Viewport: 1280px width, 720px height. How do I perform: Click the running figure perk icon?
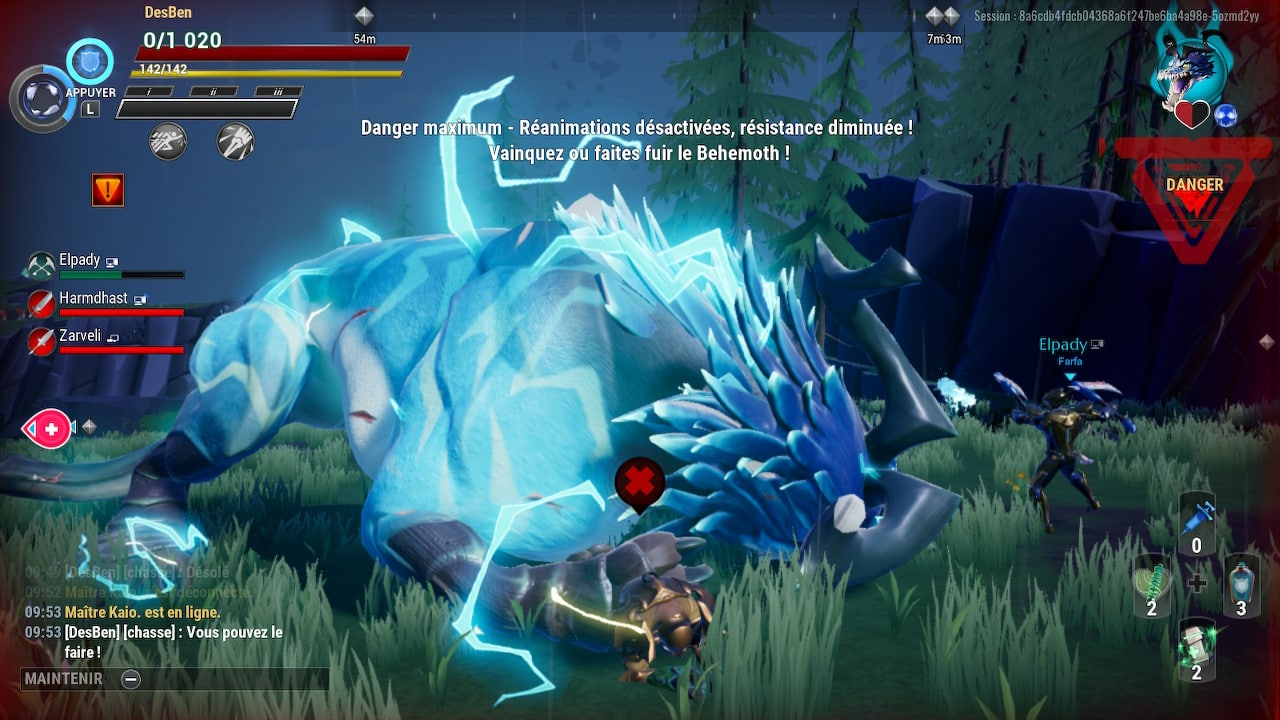[168, 141]
